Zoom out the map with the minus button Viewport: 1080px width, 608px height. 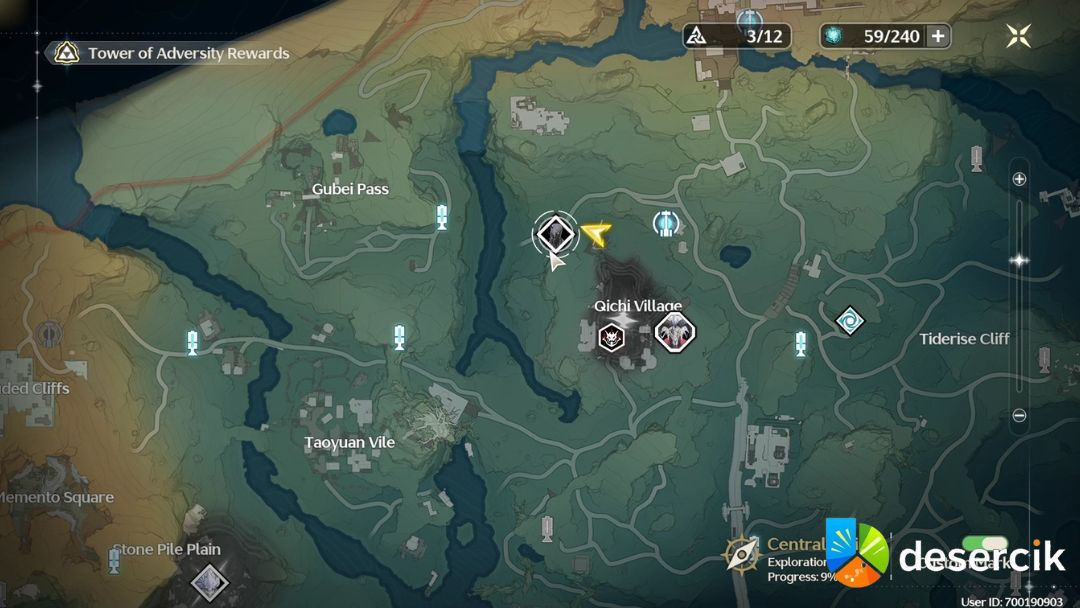point(1019,415)
